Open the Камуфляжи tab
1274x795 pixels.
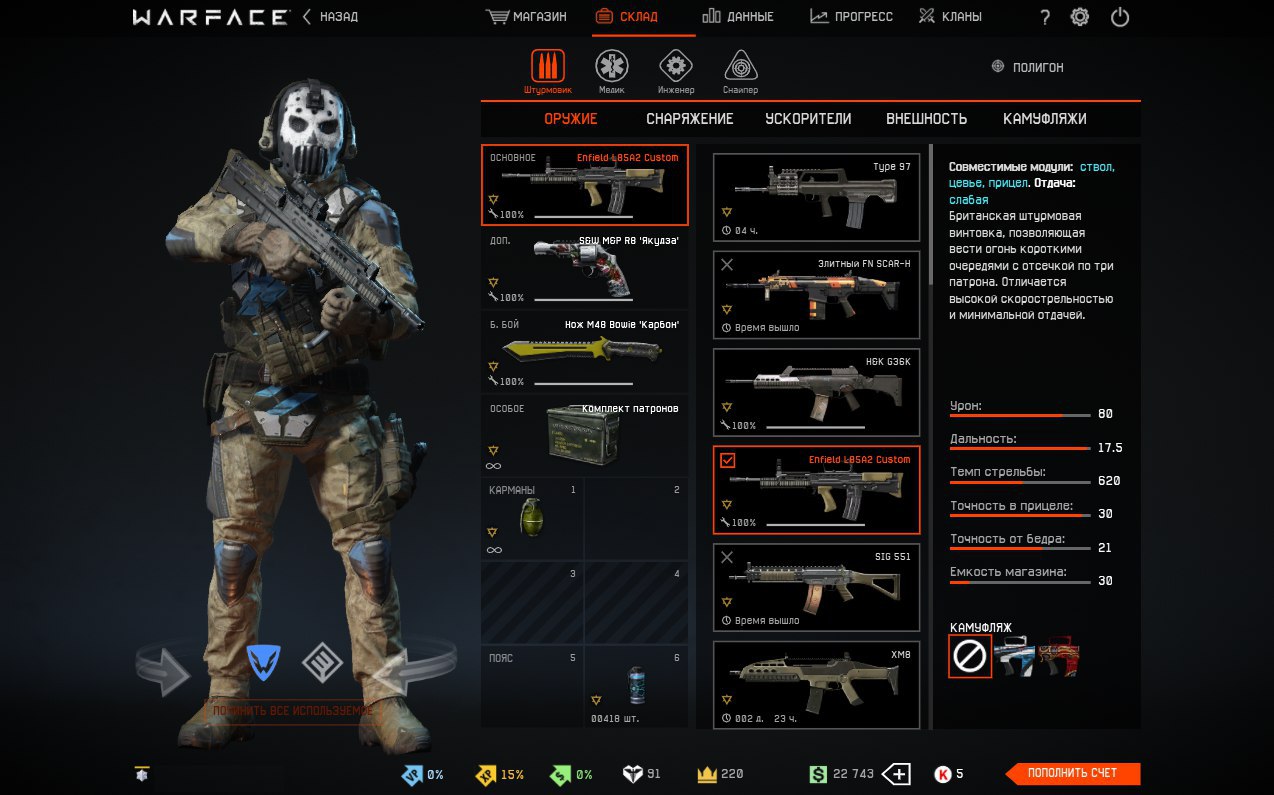(x=1044, y=119)
